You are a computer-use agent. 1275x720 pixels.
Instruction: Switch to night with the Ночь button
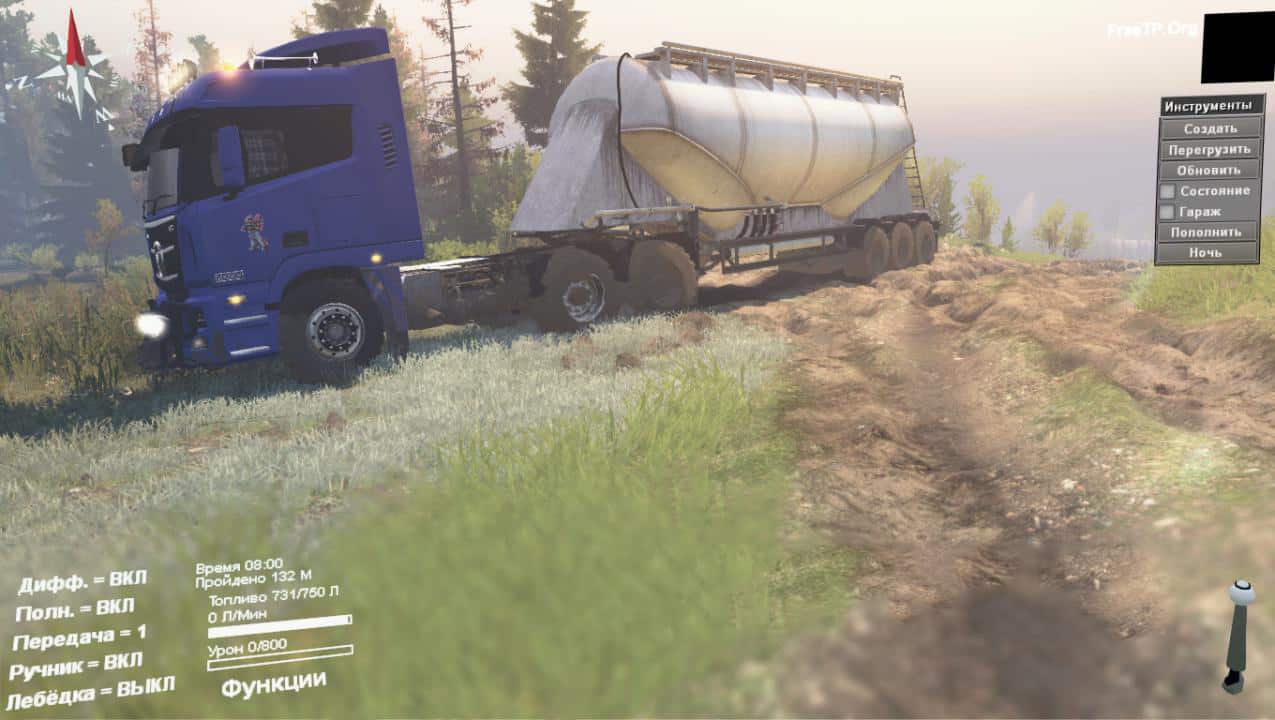pos(1209,253)
